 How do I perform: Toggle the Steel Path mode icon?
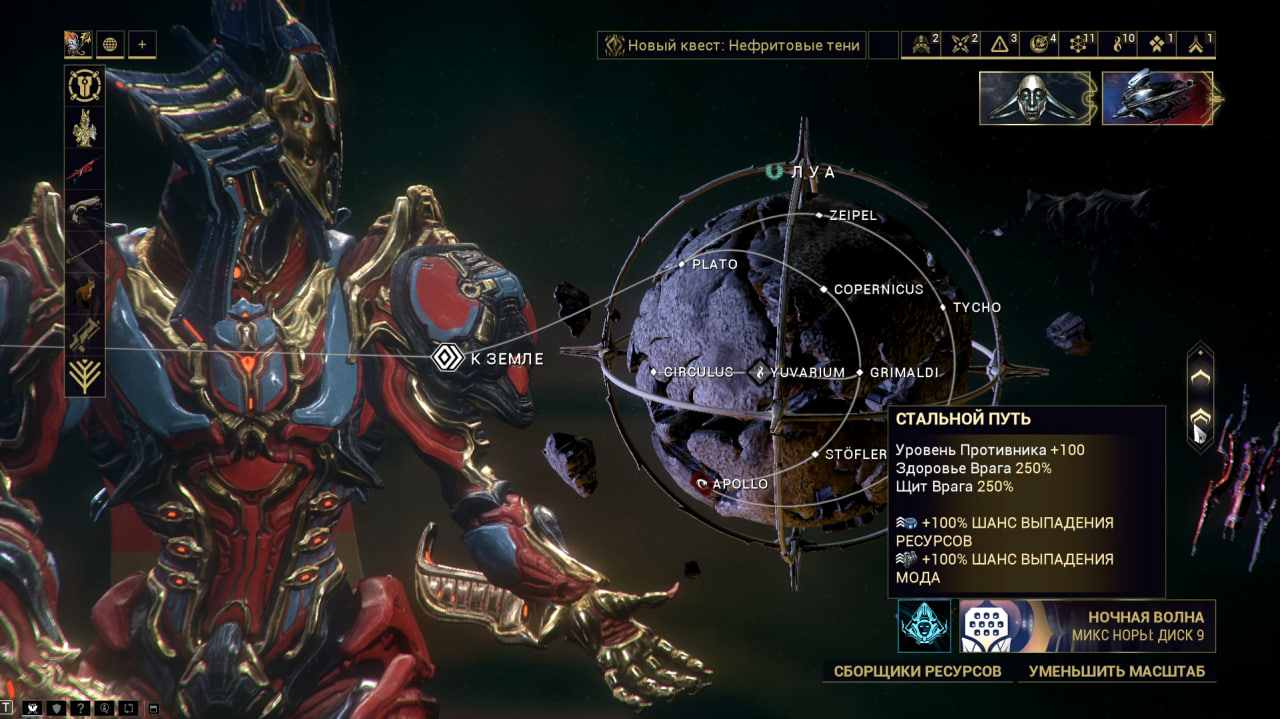coord(924,626)
